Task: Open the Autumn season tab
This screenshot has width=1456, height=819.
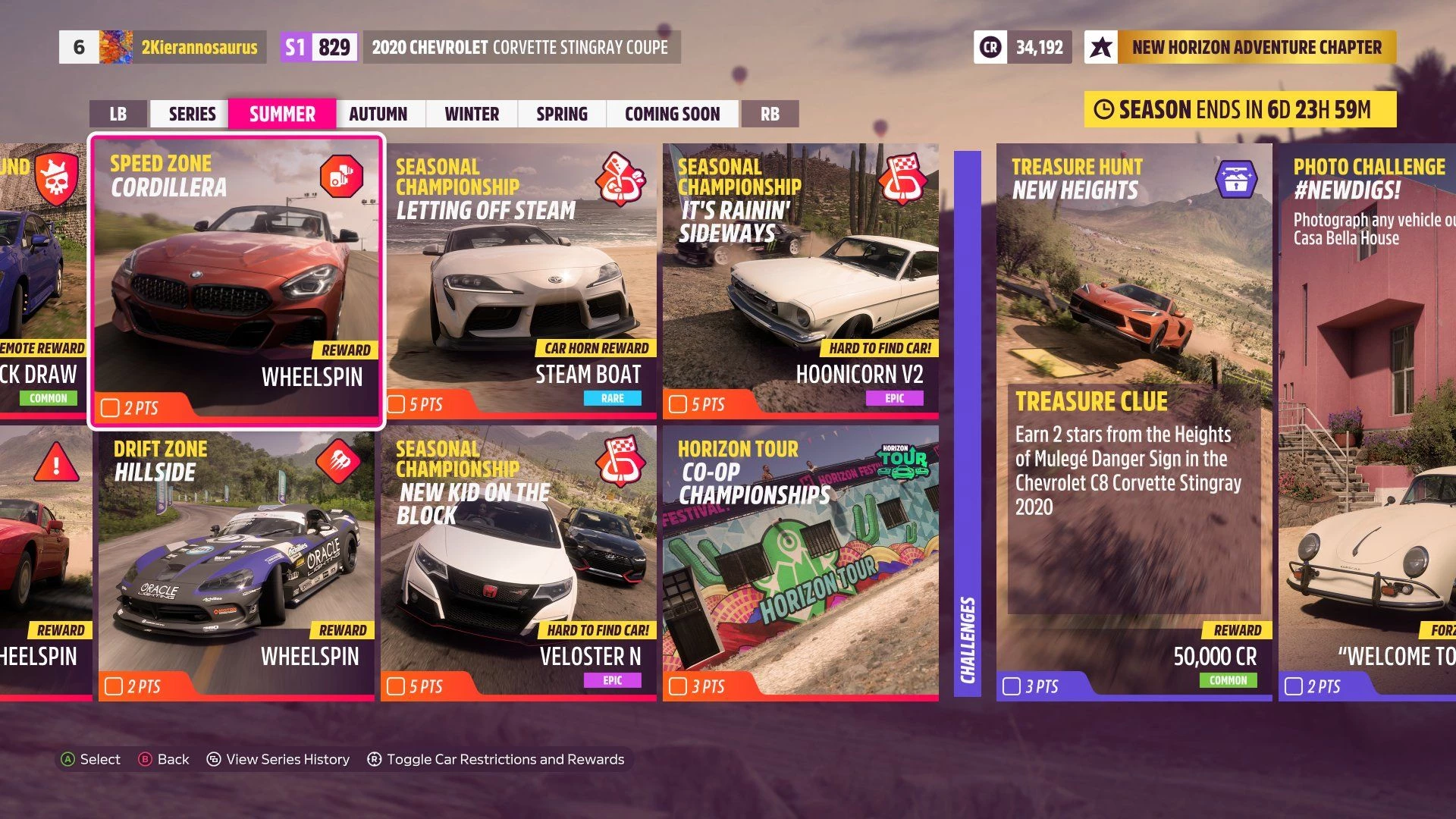Action: click(378, 114)
